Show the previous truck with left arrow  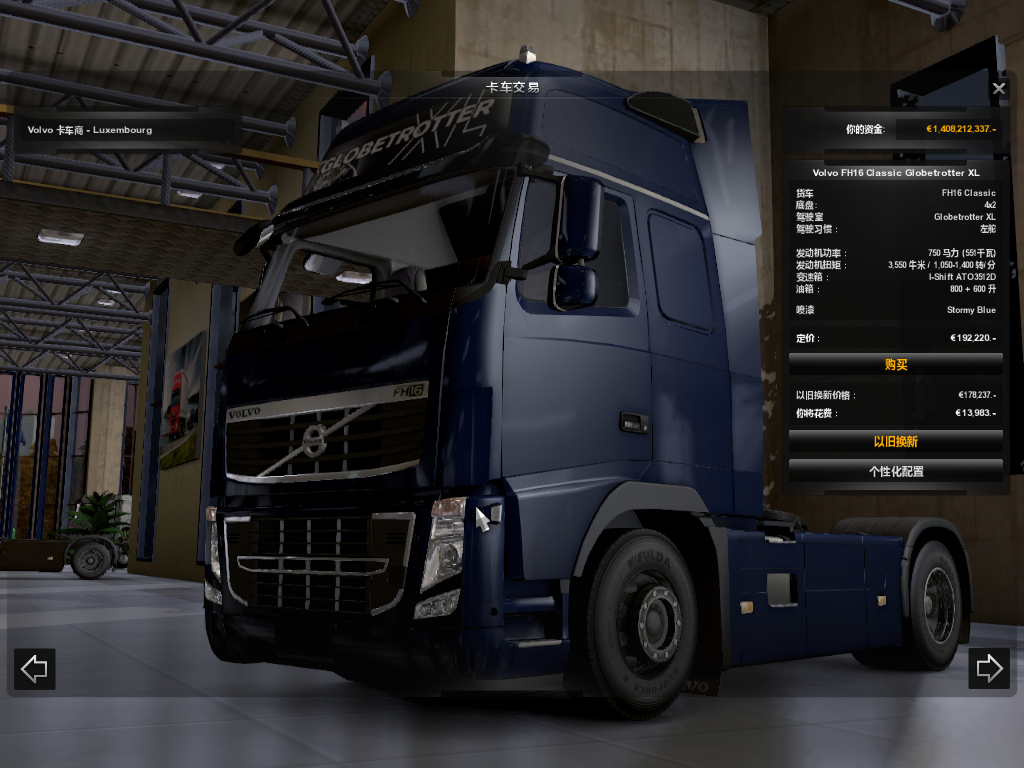click(35, 669)
